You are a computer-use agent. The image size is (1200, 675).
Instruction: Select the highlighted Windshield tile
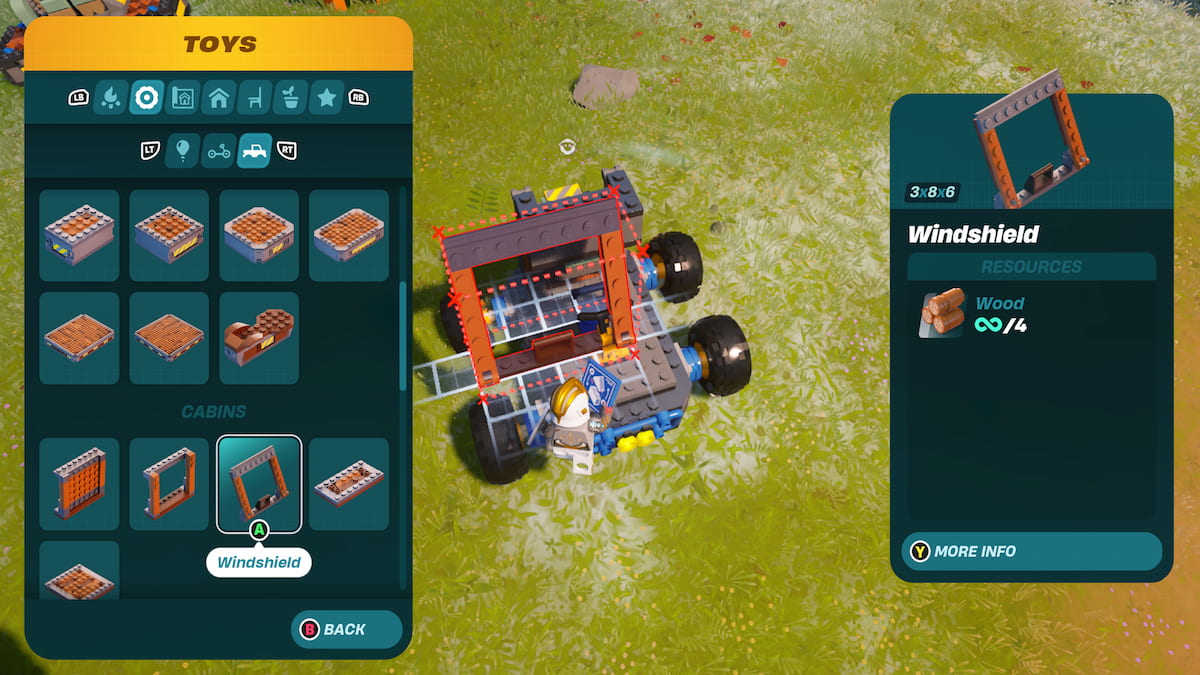click(259, 483)
